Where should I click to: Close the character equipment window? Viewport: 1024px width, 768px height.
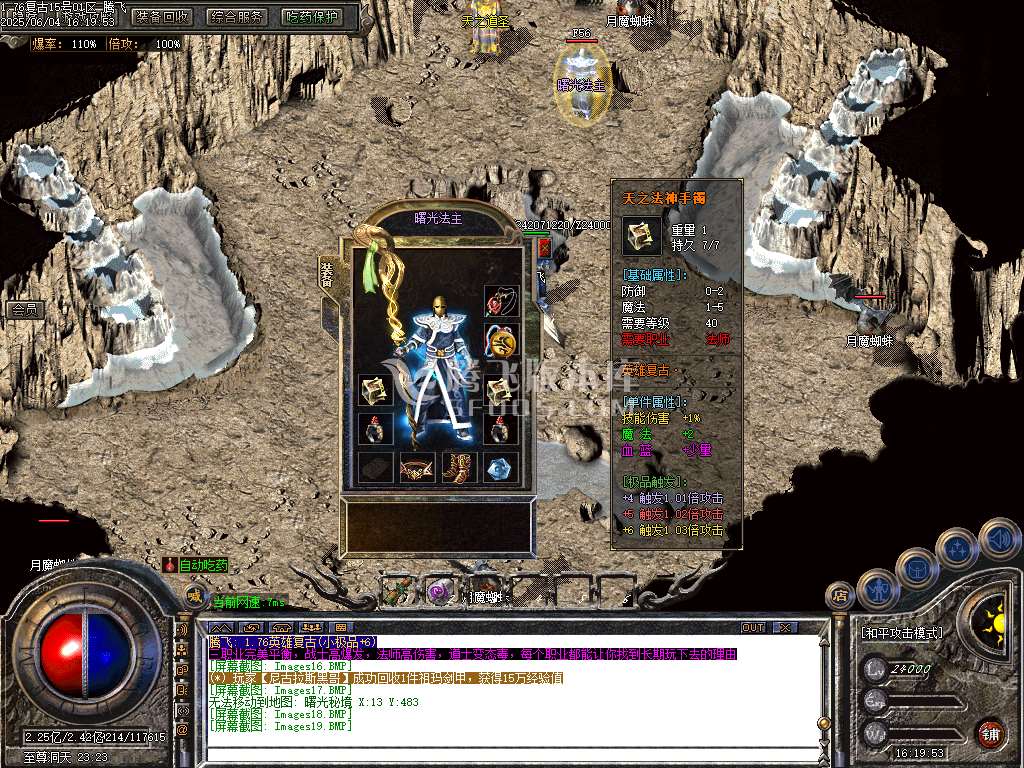click(544, 247)
